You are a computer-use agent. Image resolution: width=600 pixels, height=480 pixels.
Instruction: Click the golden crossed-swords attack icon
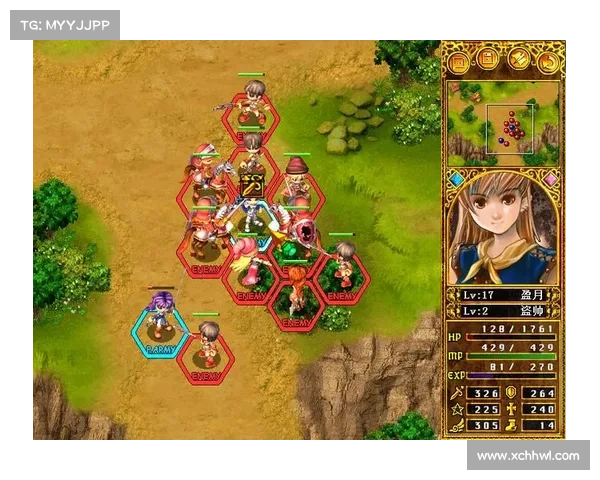pyautogui.click(x=251, y=185)
